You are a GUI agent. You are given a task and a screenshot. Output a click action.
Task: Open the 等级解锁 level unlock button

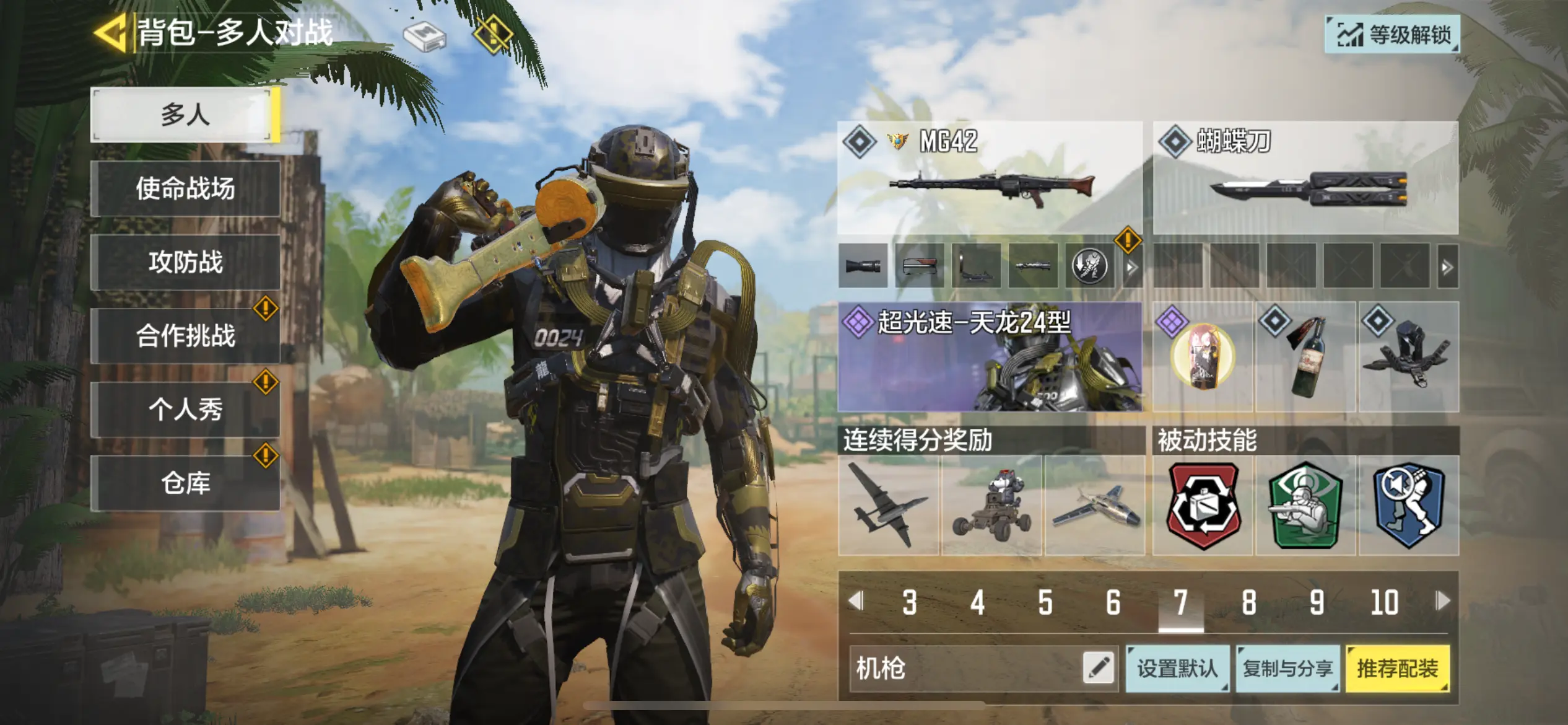pyautogui.click(x=1392, y=35)
